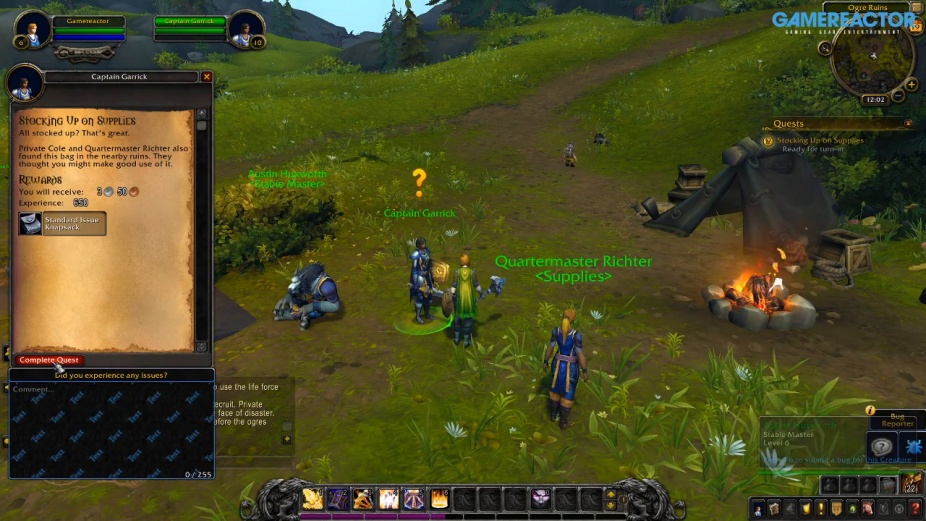Select the Standard Issue Knapsack reward
The image size is (926, 521).
coord(62,223)
